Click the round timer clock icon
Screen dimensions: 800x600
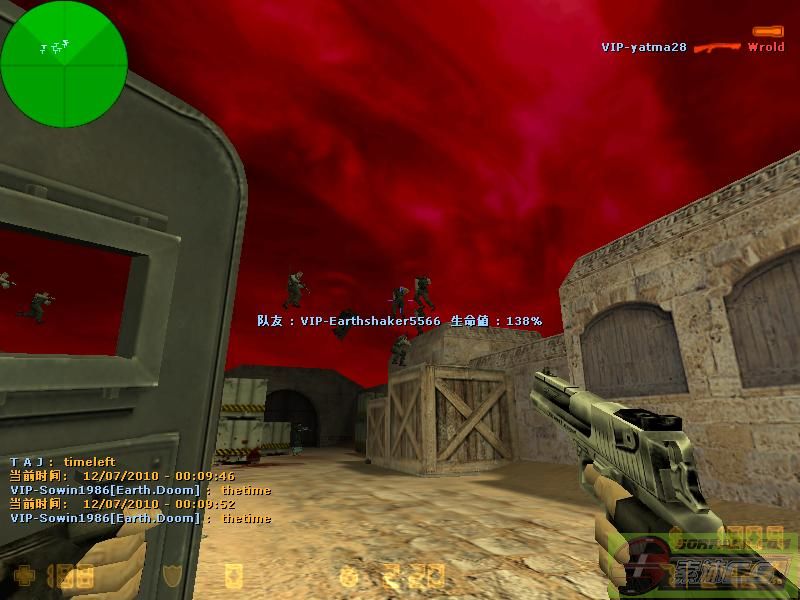pyautogui.click(x=349, y=576)
